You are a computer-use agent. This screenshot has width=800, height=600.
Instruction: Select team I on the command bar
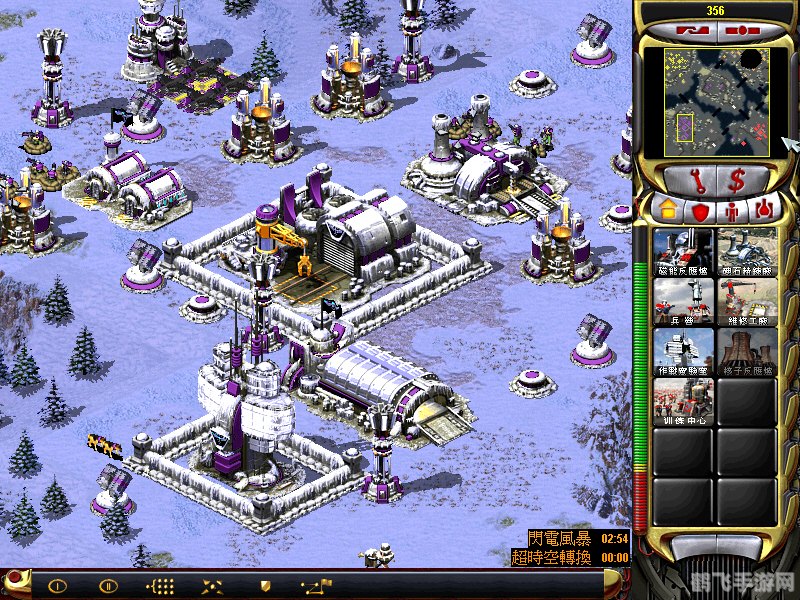57,586
